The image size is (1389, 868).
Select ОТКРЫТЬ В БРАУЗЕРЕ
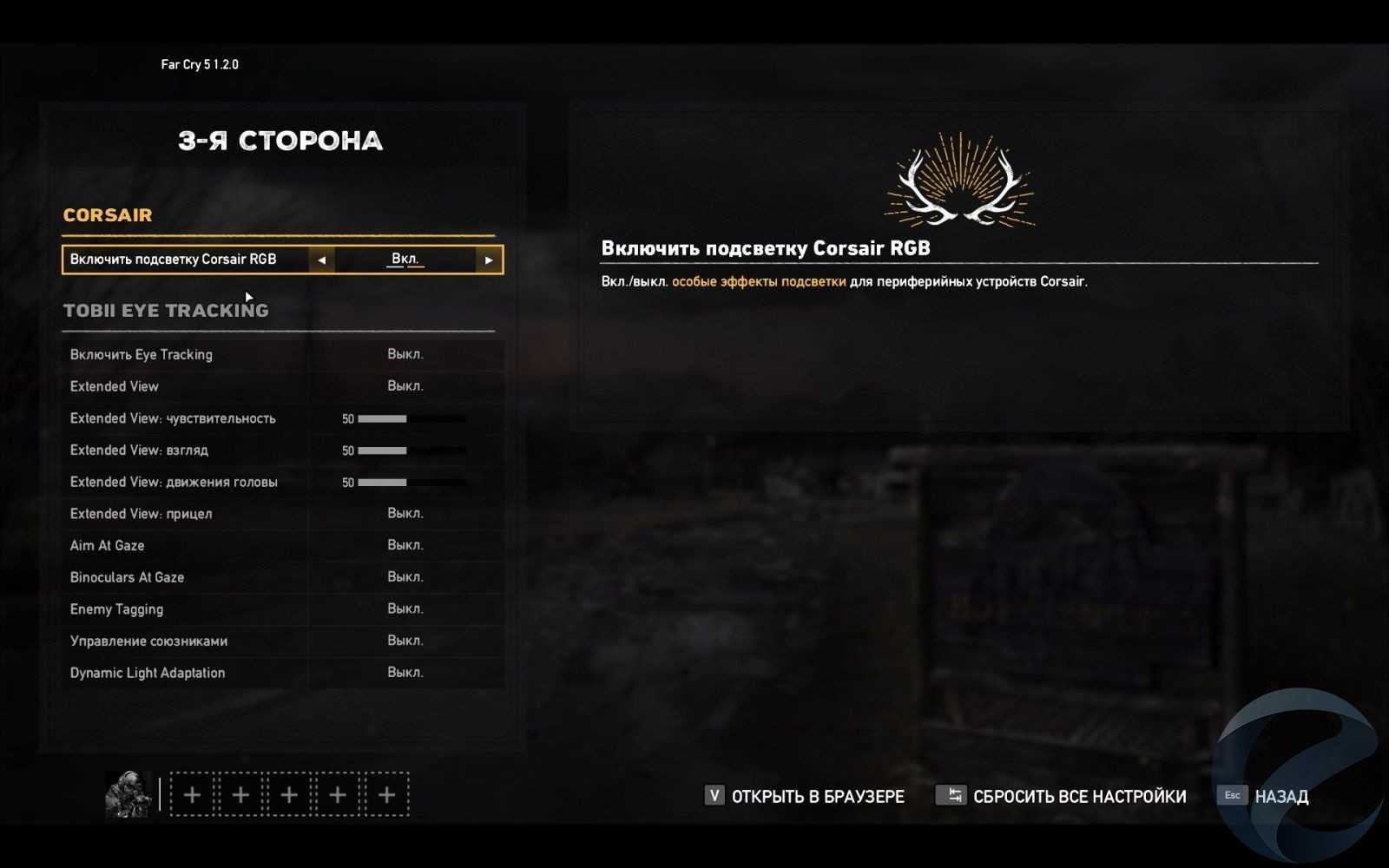tap(804, 796)
